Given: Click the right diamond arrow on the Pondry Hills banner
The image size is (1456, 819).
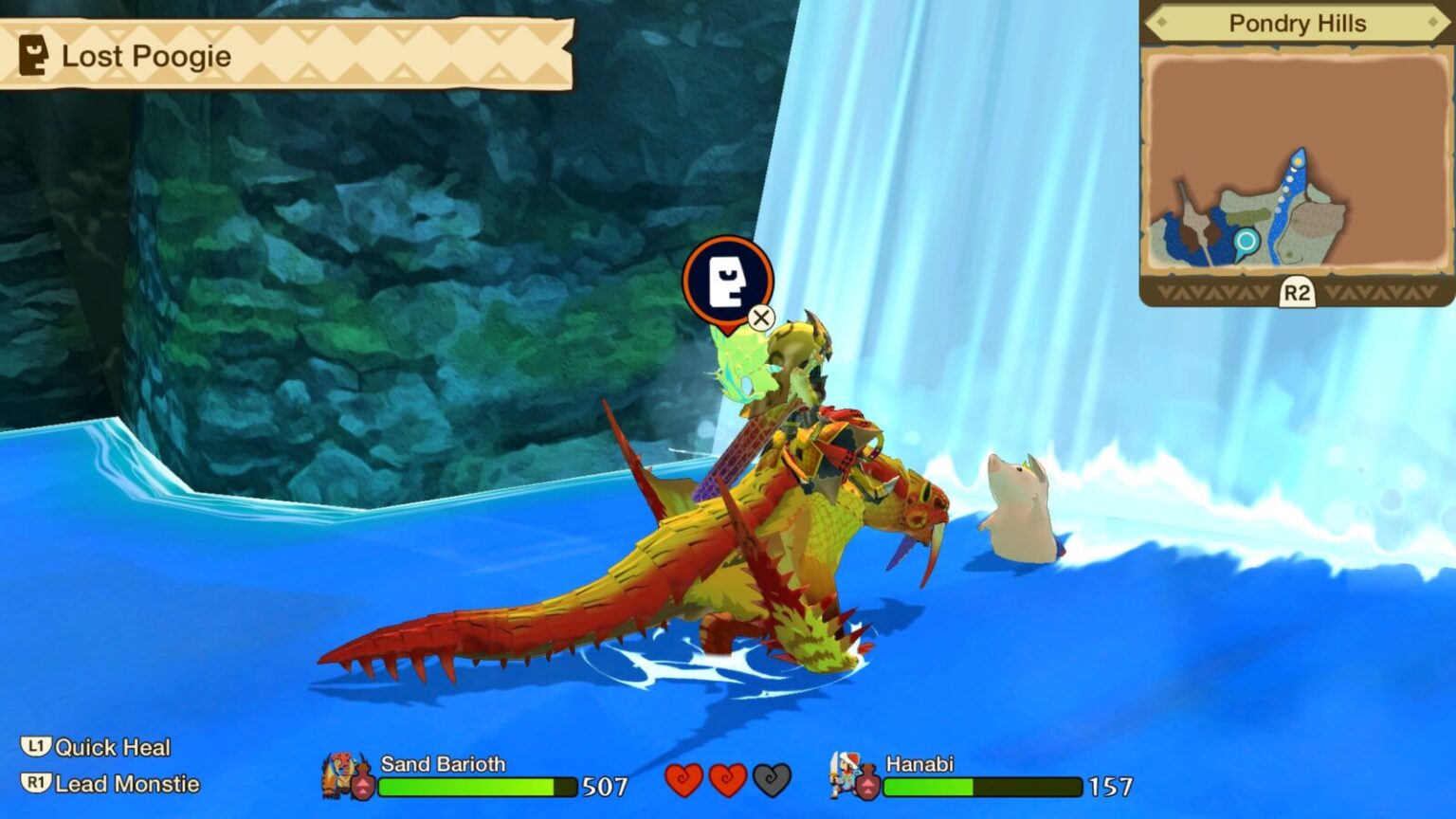Looking at the screenshot, I should 1433,24.
